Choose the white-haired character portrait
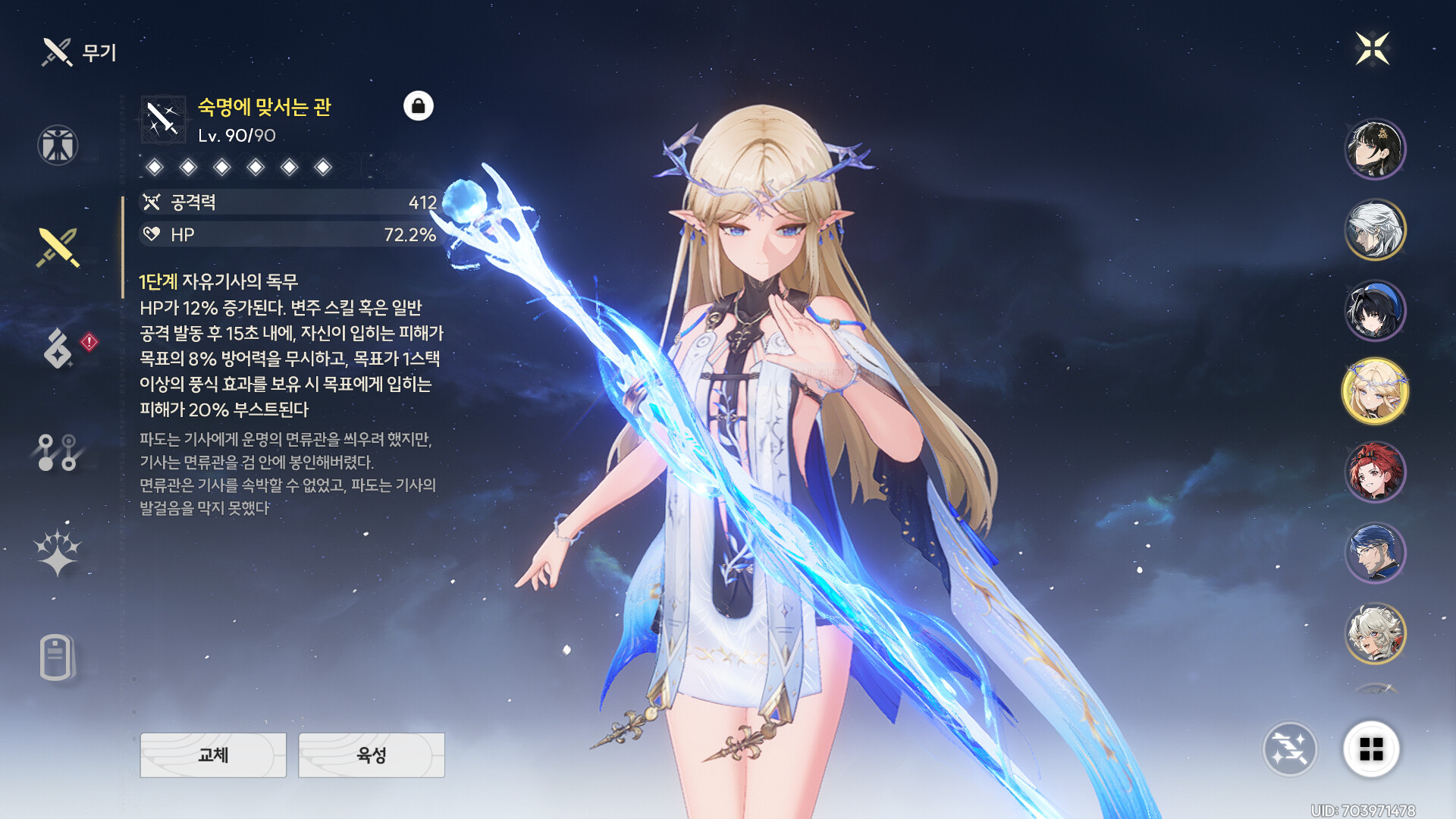 1374,230
